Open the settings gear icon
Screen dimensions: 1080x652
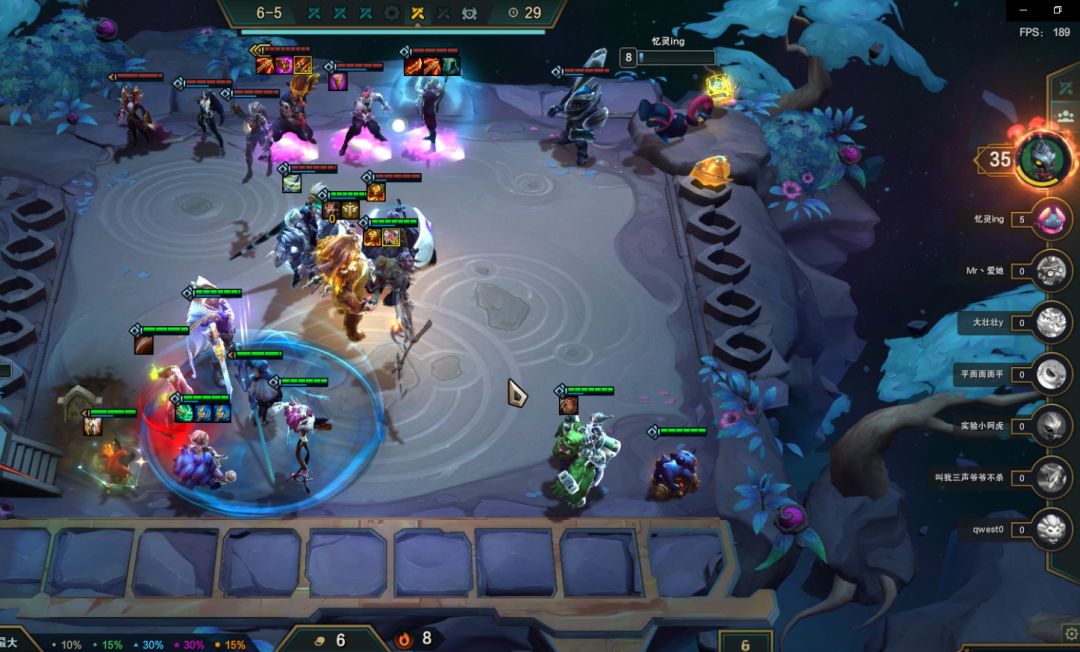pos(1070,633)
